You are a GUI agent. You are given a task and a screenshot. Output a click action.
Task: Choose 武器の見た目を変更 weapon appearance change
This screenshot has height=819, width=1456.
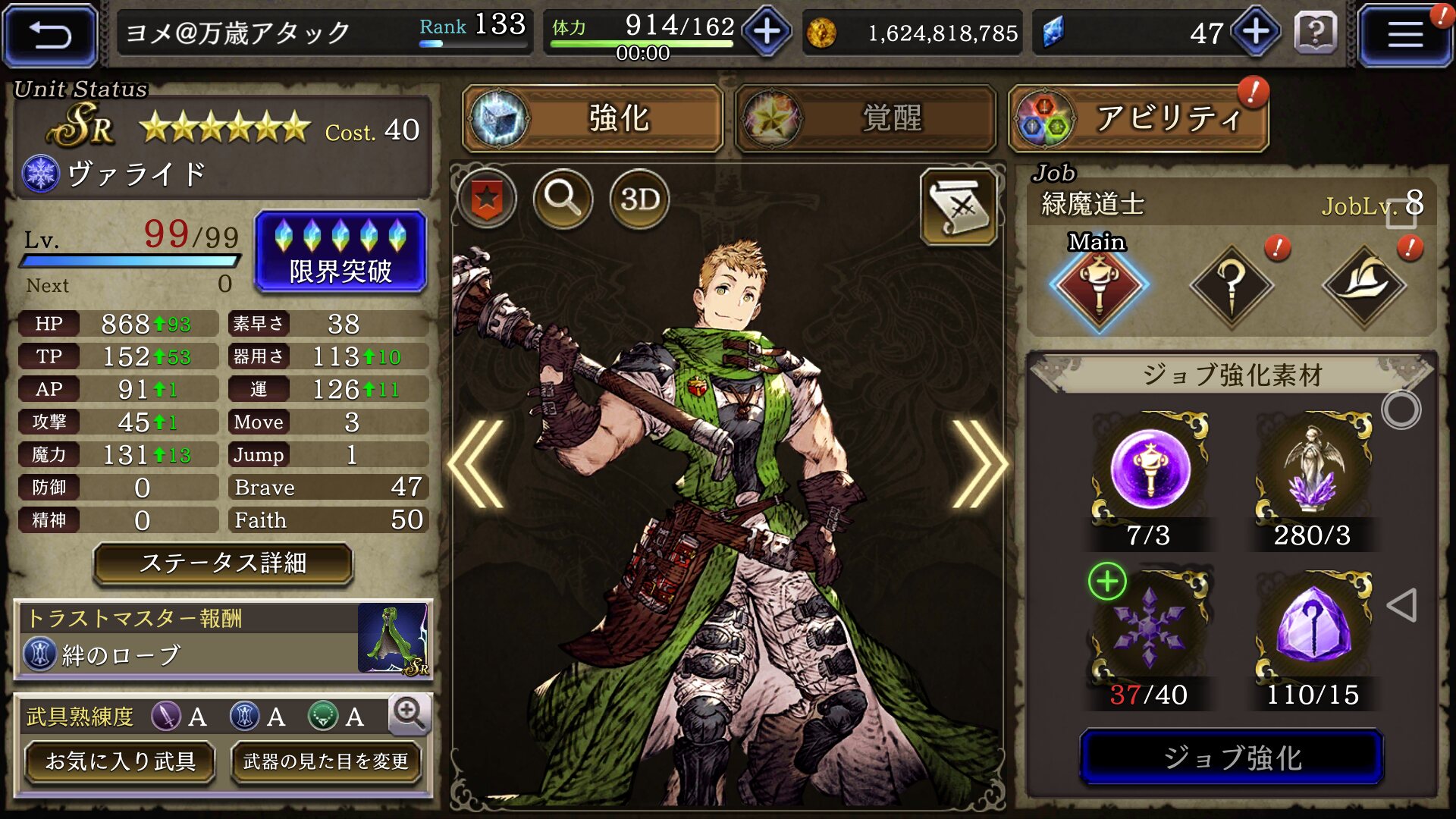click(x=325, y=761)
